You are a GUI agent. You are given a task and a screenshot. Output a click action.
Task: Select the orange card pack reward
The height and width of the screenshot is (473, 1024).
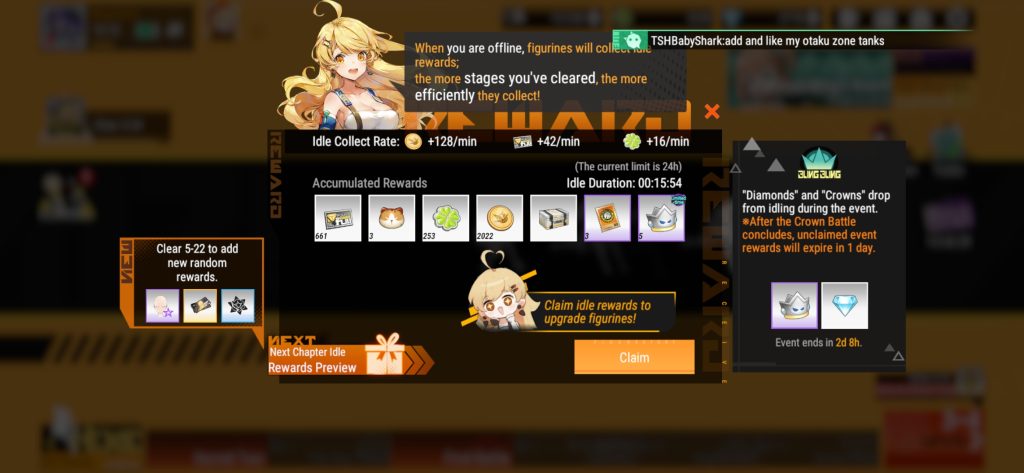607,218
